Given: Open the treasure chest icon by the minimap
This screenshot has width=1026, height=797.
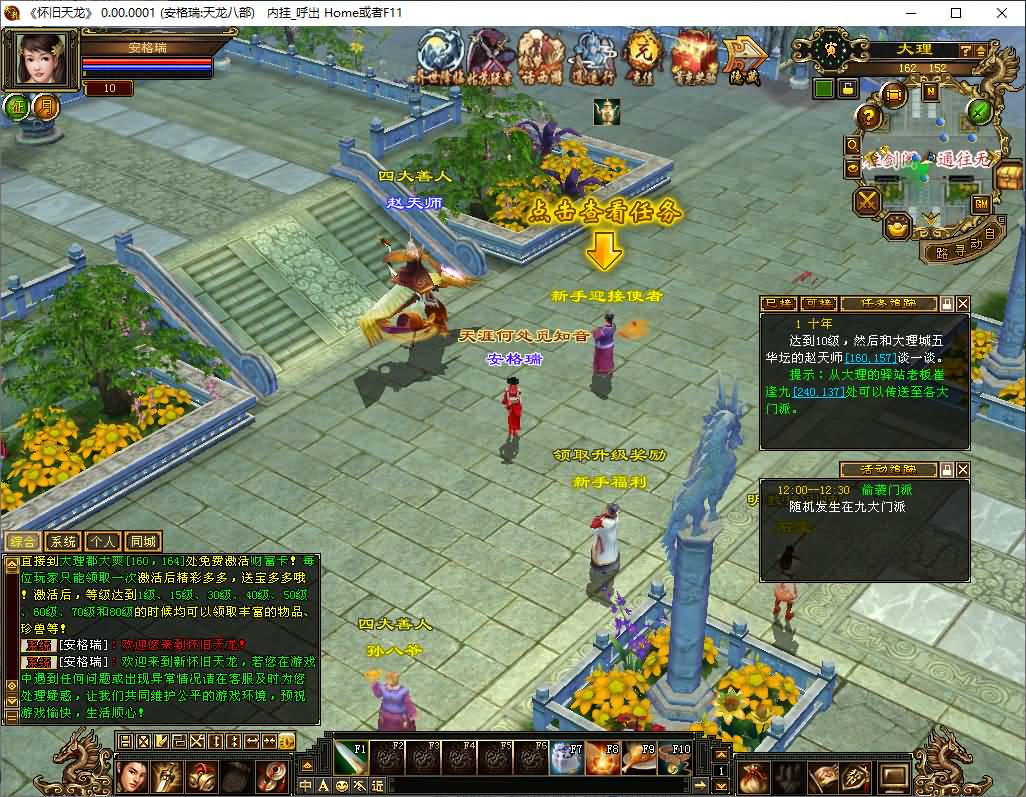Looking at the screenshot, I should coord(1008,177).
